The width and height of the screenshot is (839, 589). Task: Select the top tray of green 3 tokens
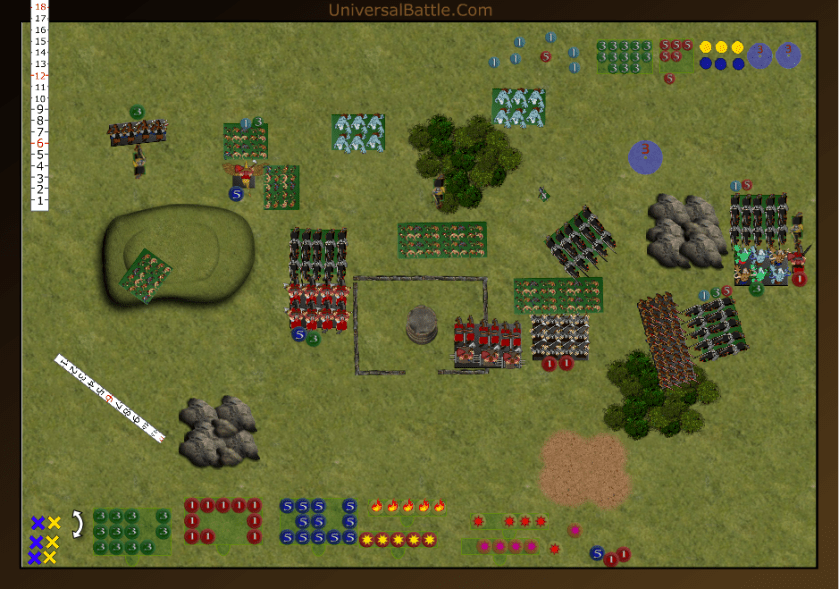624,56
